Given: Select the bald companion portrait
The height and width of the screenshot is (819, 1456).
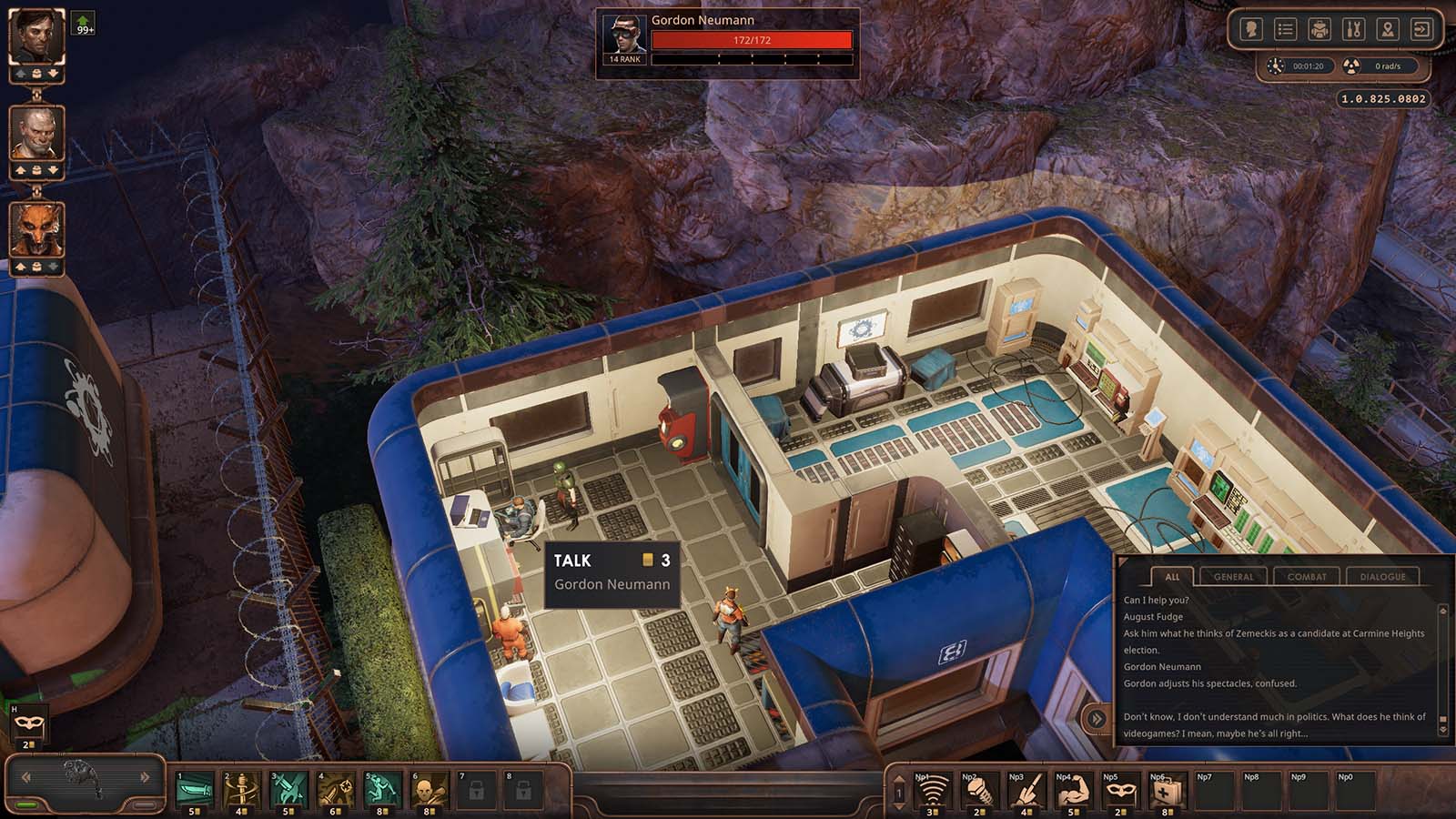Looking at the screenshot, I should point(36,133).
